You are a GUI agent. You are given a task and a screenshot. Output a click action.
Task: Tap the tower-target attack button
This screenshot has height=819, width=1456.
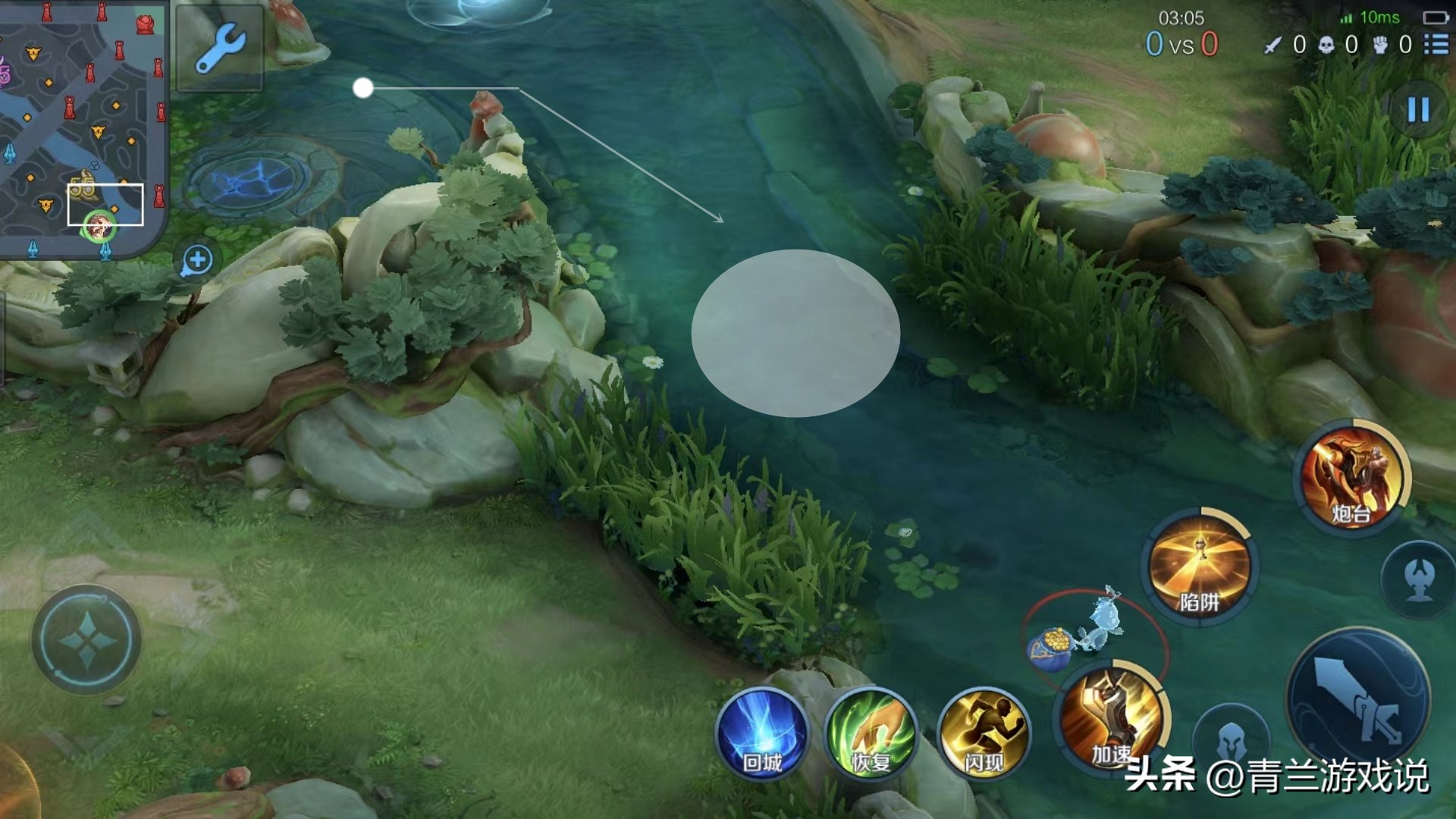tap(1419, 579)
